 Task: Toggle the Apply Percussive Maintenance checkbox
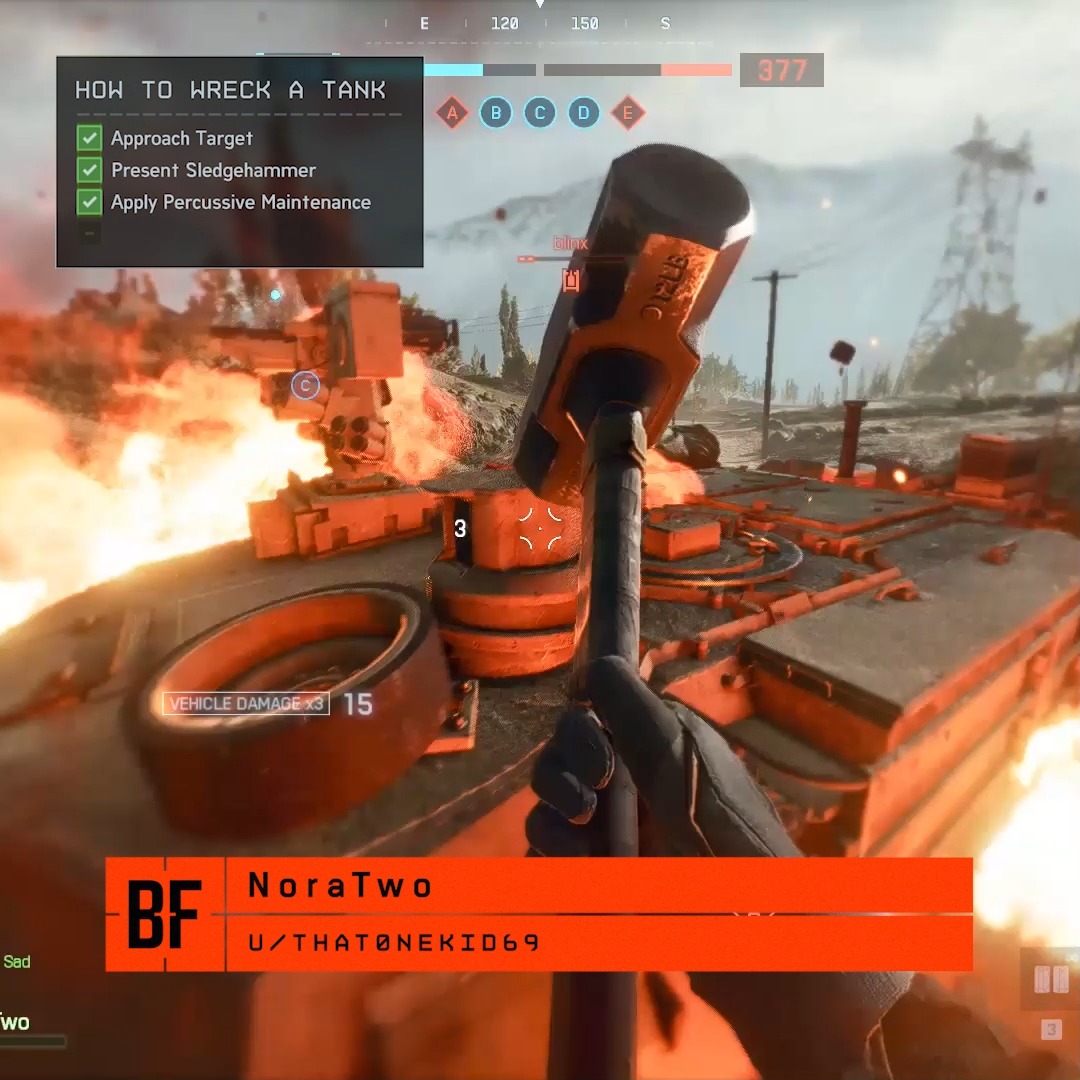pyautogui.click(x=90, y=202)
